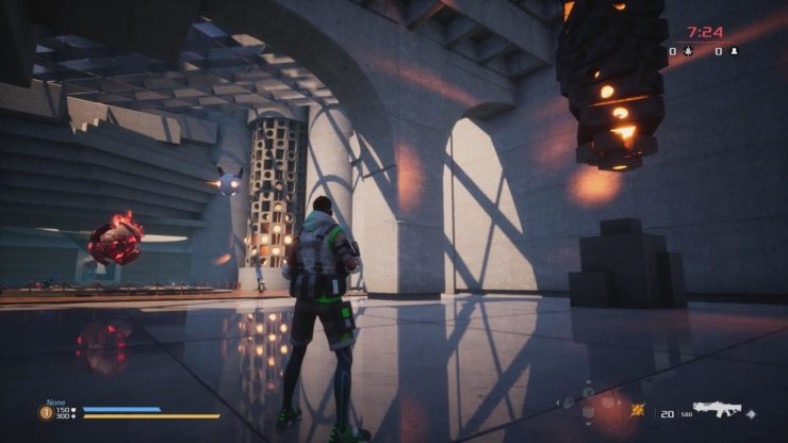
Task: Click the flame kills counter icon
Action: point(687,50)
